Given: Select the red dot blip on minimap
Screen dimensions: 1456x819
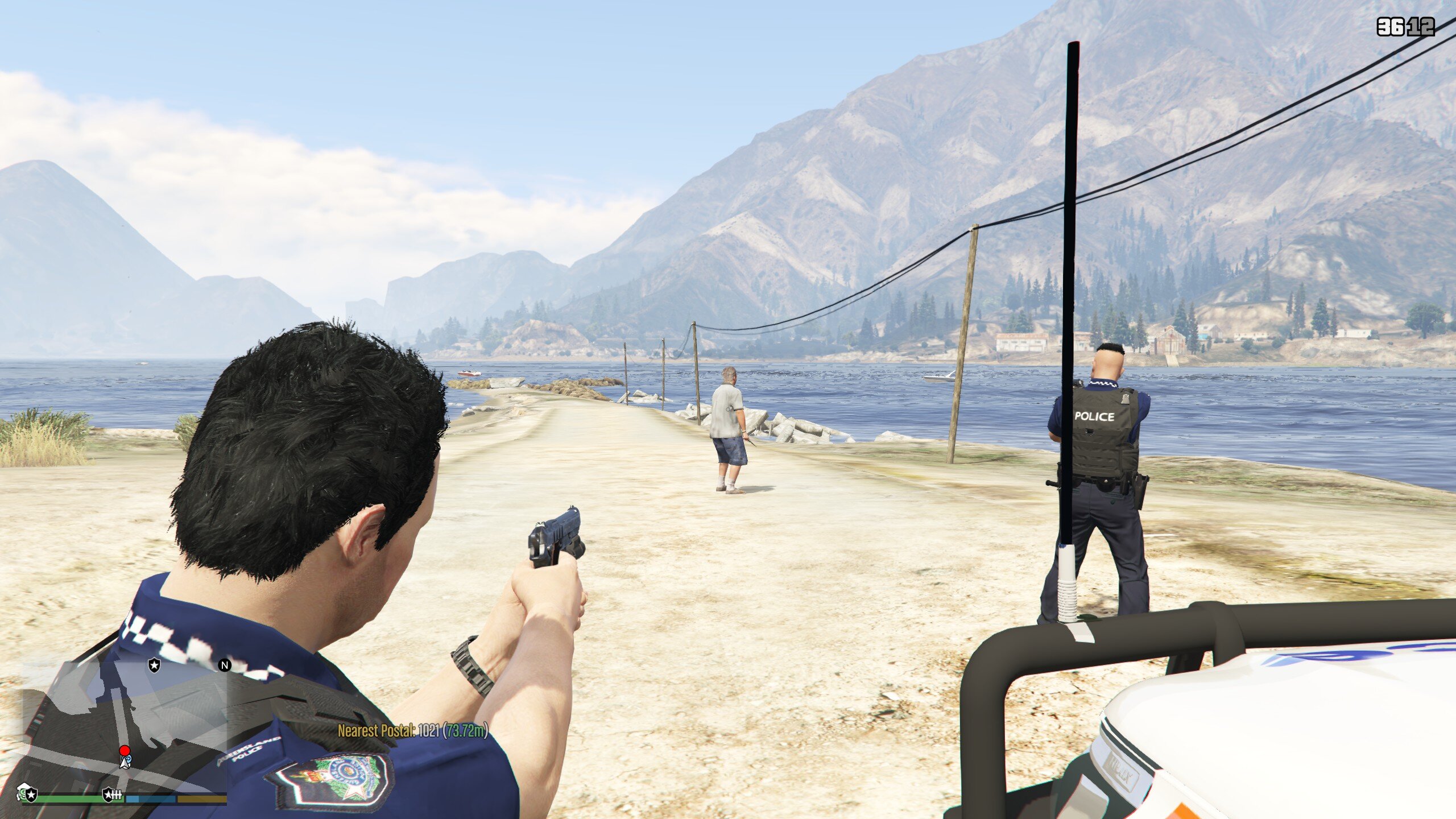Looking at the screenshot, I should pyautogui.click(x=124, y=751).
